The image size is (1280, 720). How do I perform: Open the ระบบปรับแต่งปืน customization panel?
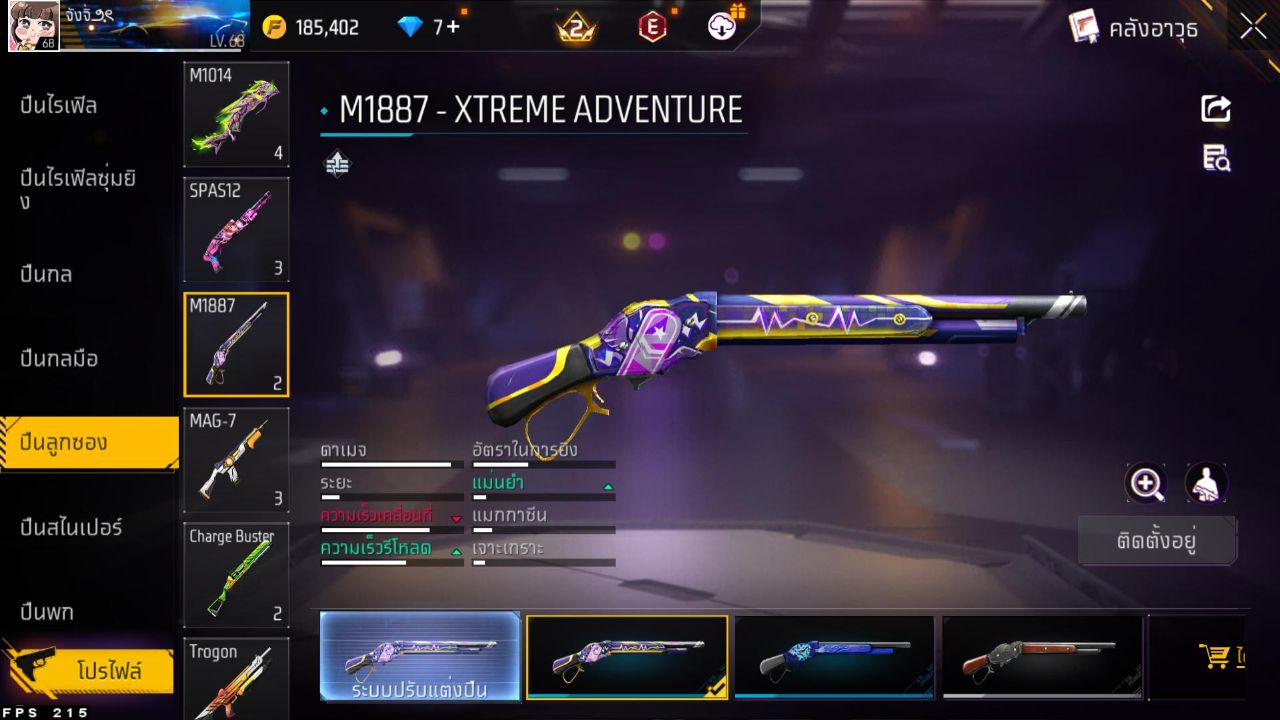click(420, 658)
